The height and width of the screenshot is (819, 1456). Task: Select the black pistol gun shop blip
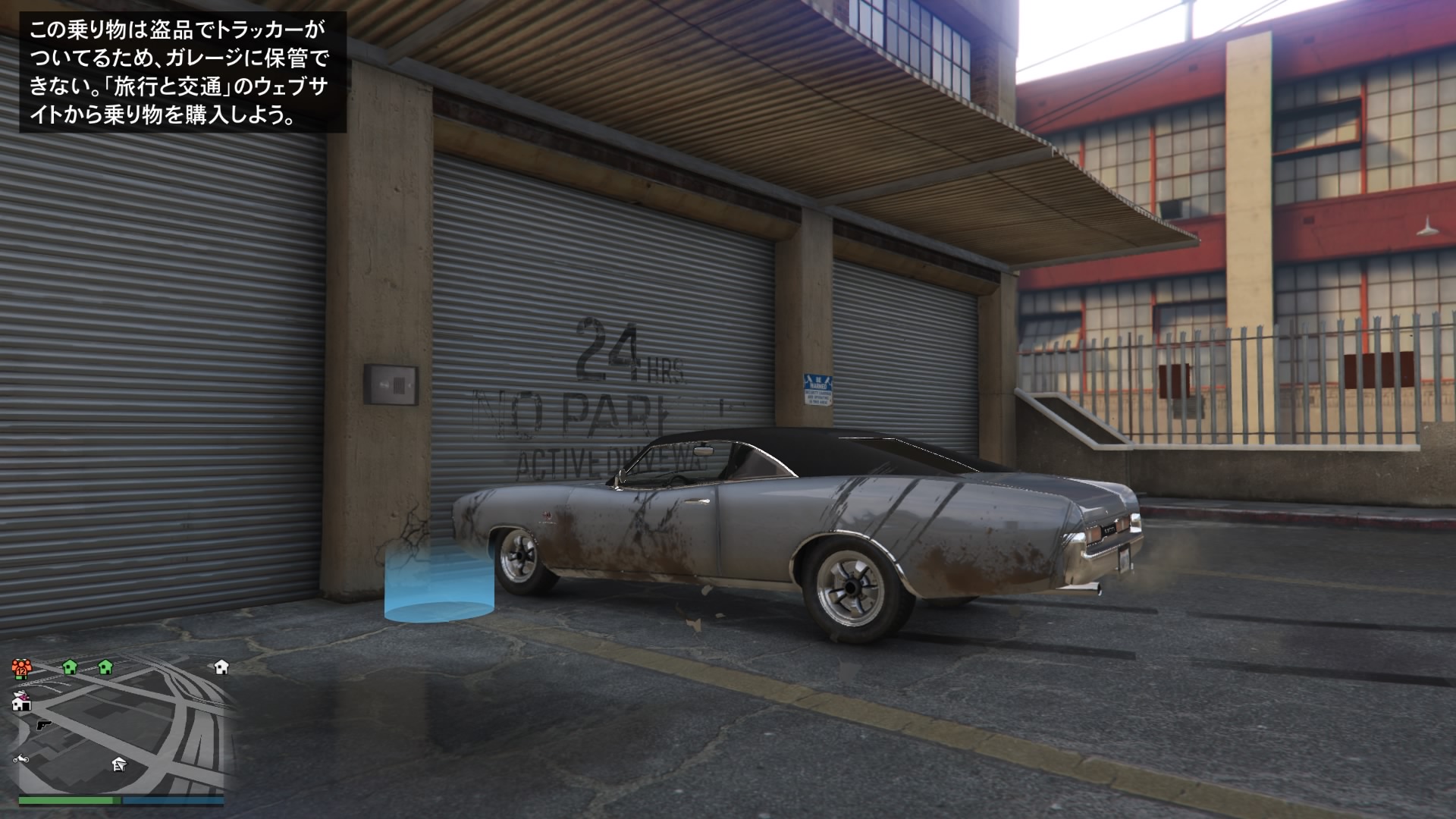(43, 725)
